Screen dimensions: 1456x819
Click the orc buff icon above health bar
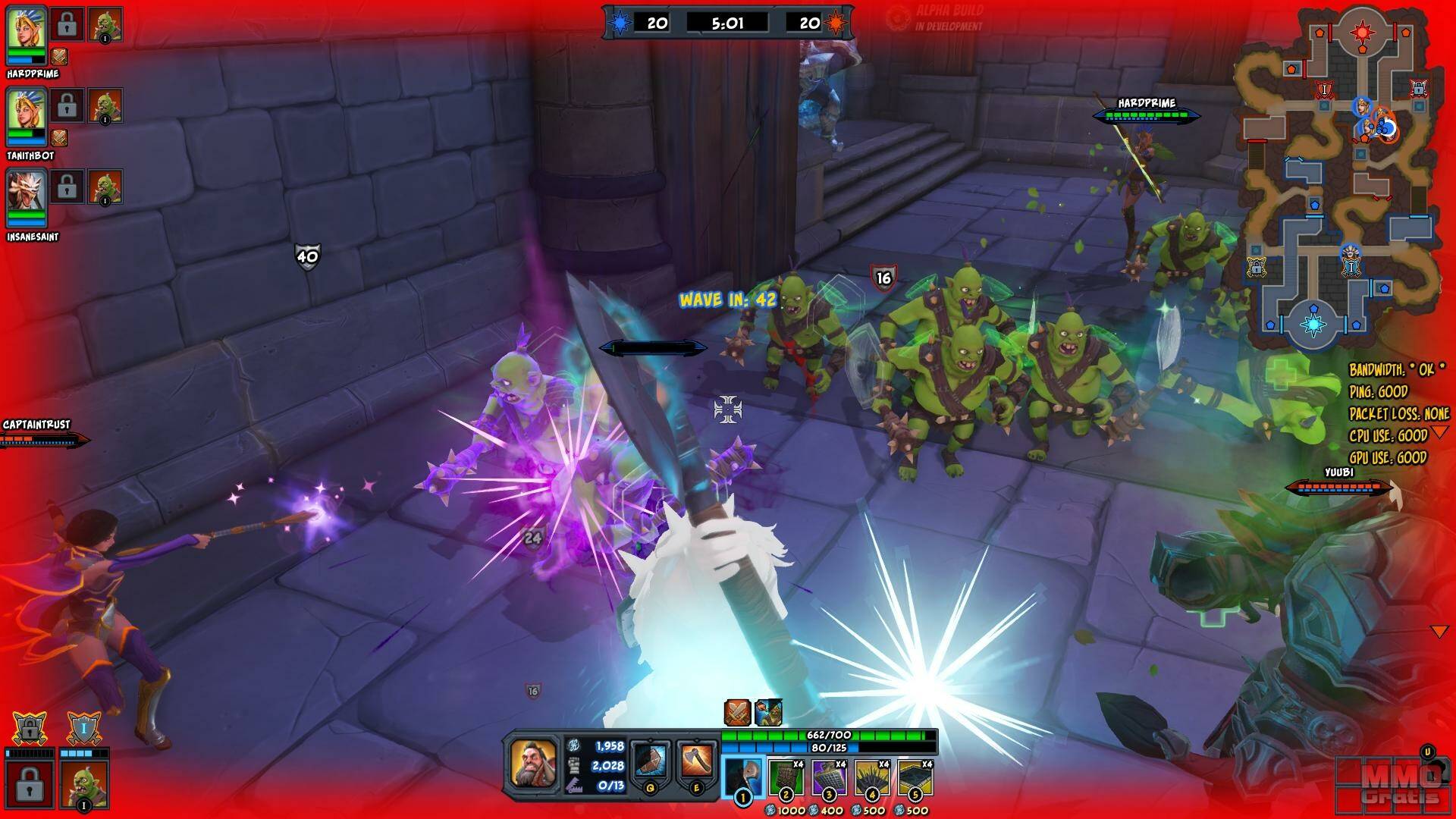tap(768, 713)
